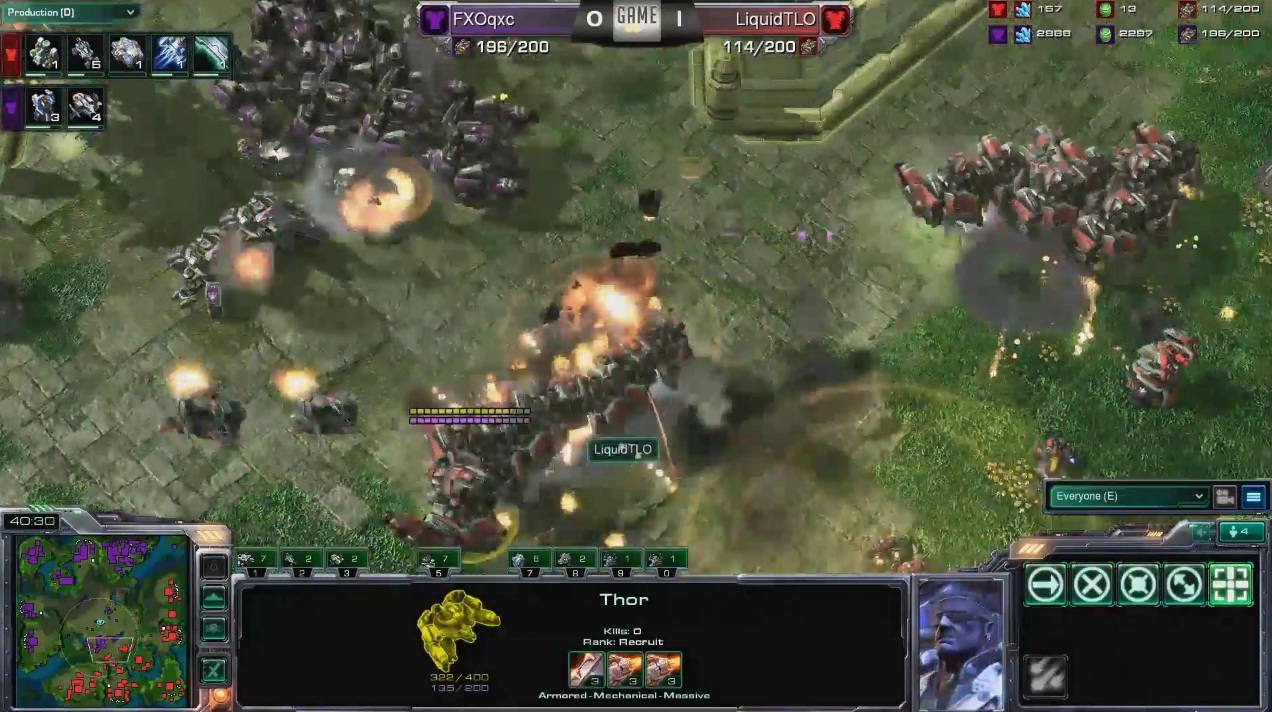Choose the Patrol command
1272x712 pixels.
[1184, 585]
